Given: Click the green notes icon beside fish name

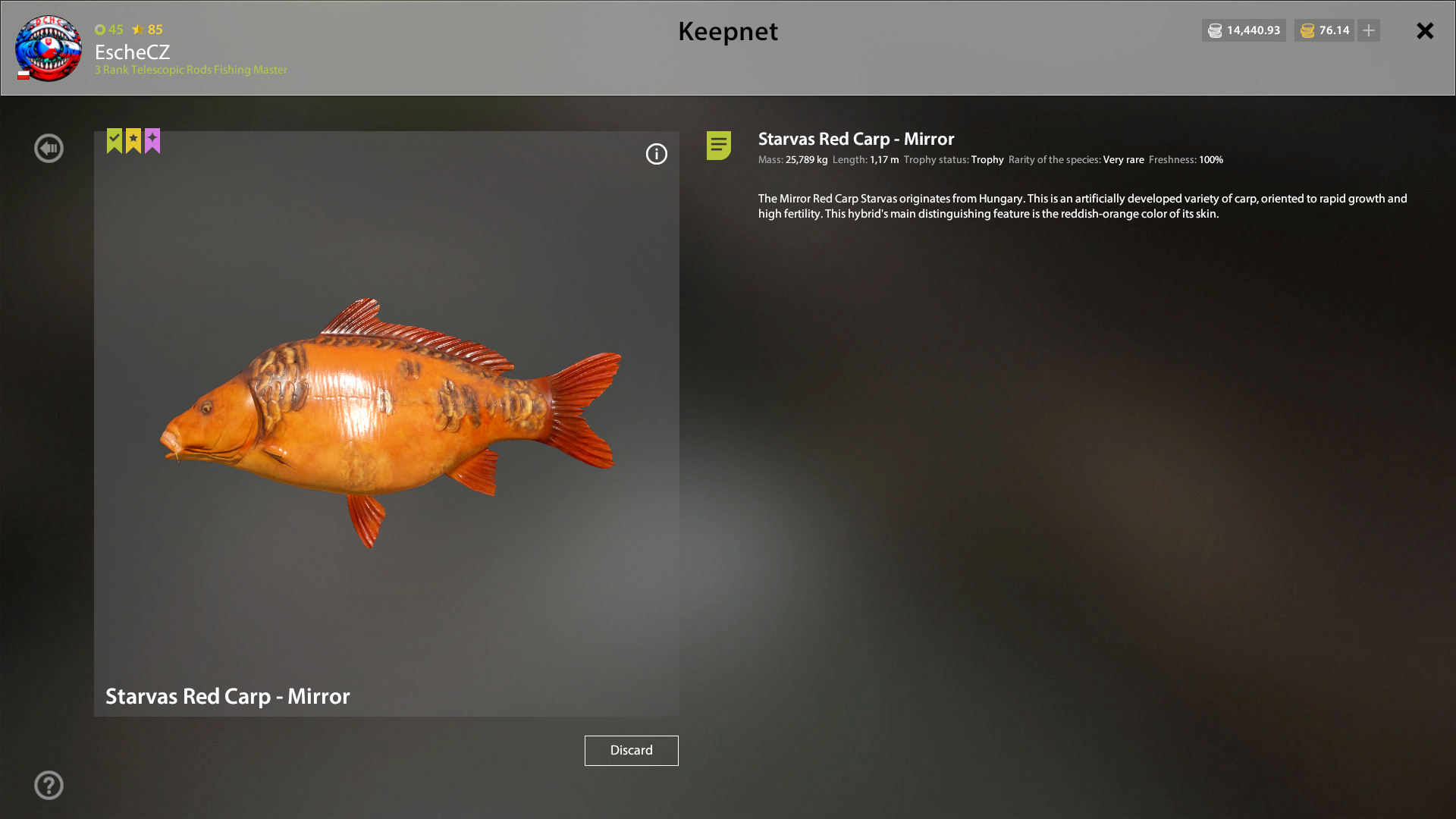Looking at the screenshot, I should 718,145.
